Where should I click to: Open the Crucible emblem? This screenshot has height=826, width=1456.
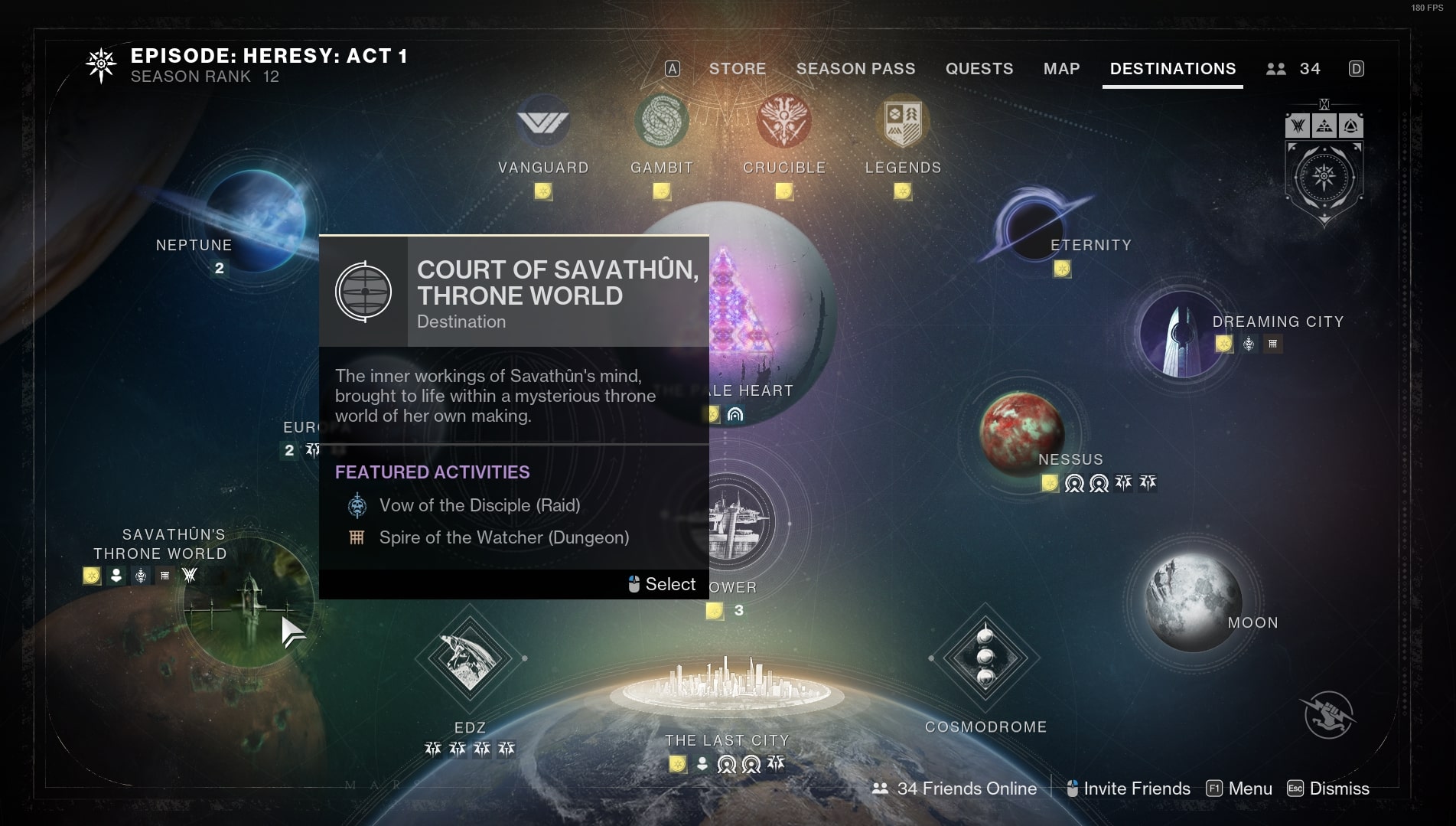pyautogui.click(x=783, y=121)
